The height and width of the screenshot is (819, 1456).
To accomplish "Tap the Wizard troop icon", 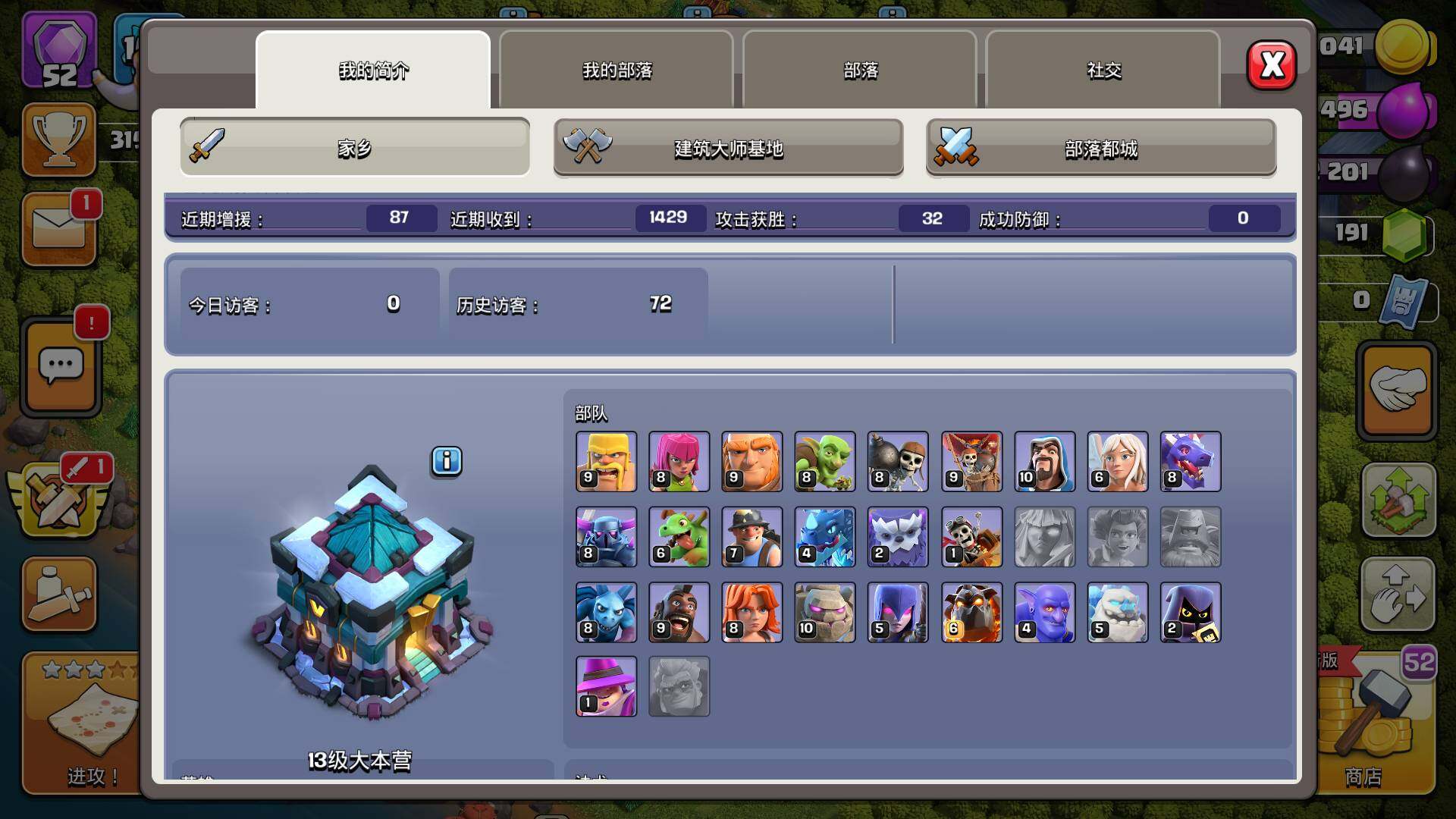I will (1044, 461).
